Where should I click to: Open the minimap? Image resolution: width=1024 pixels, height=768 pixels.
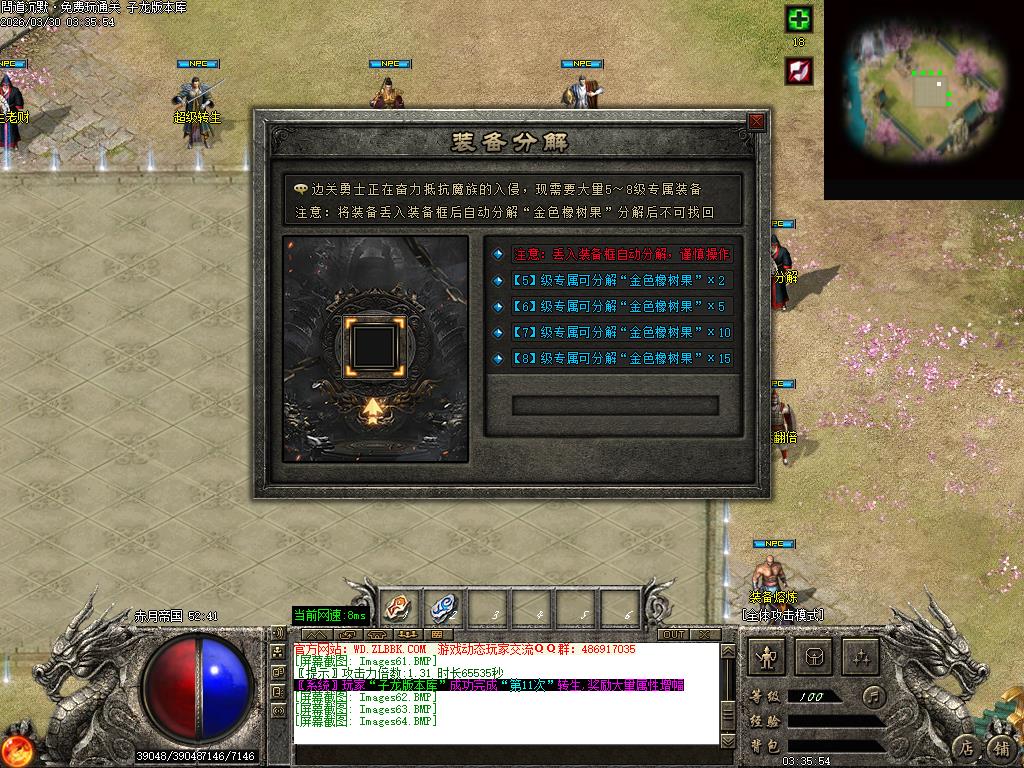pos(924,97)
